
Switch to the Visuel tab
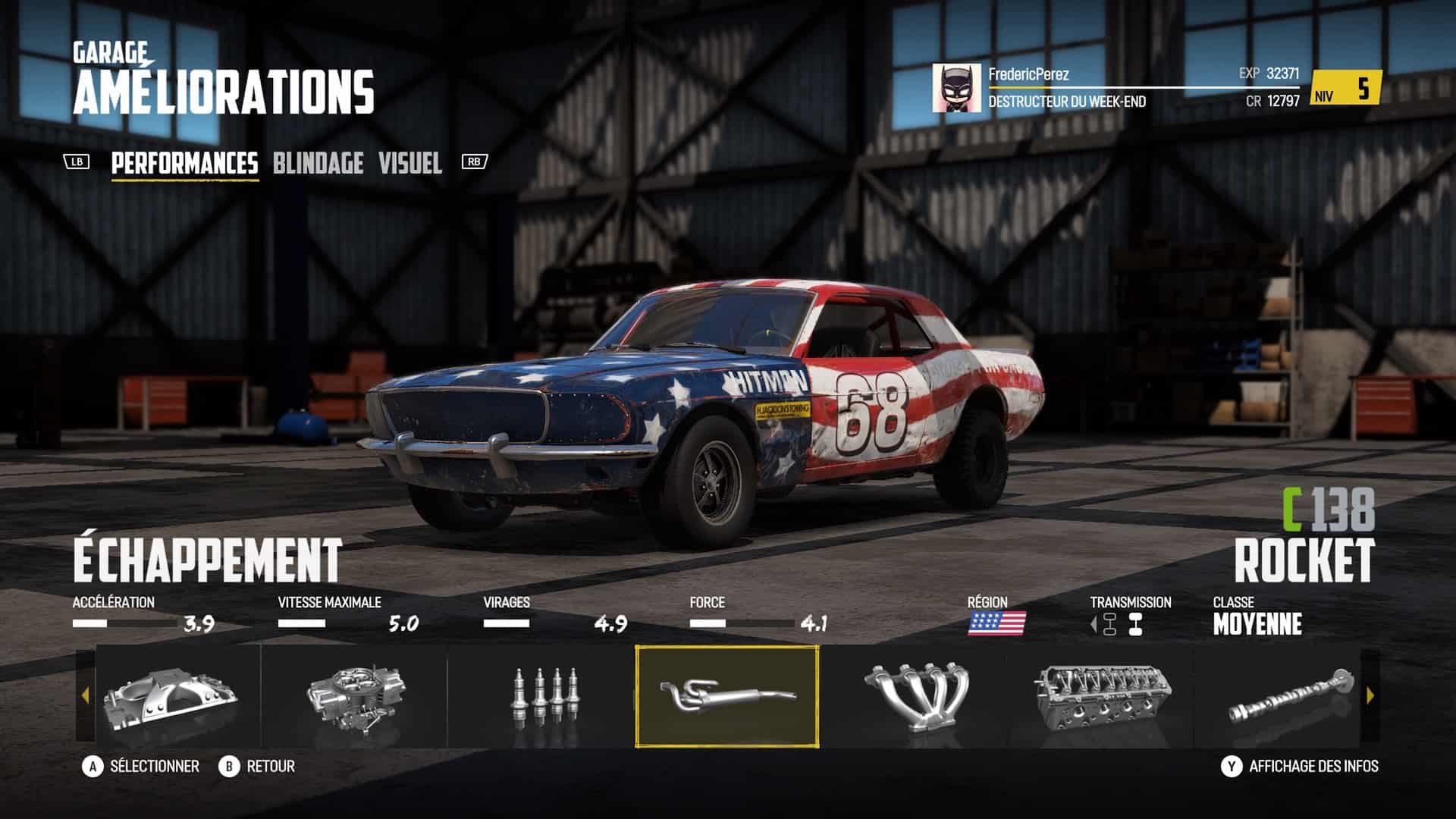(x=409, y=163)
